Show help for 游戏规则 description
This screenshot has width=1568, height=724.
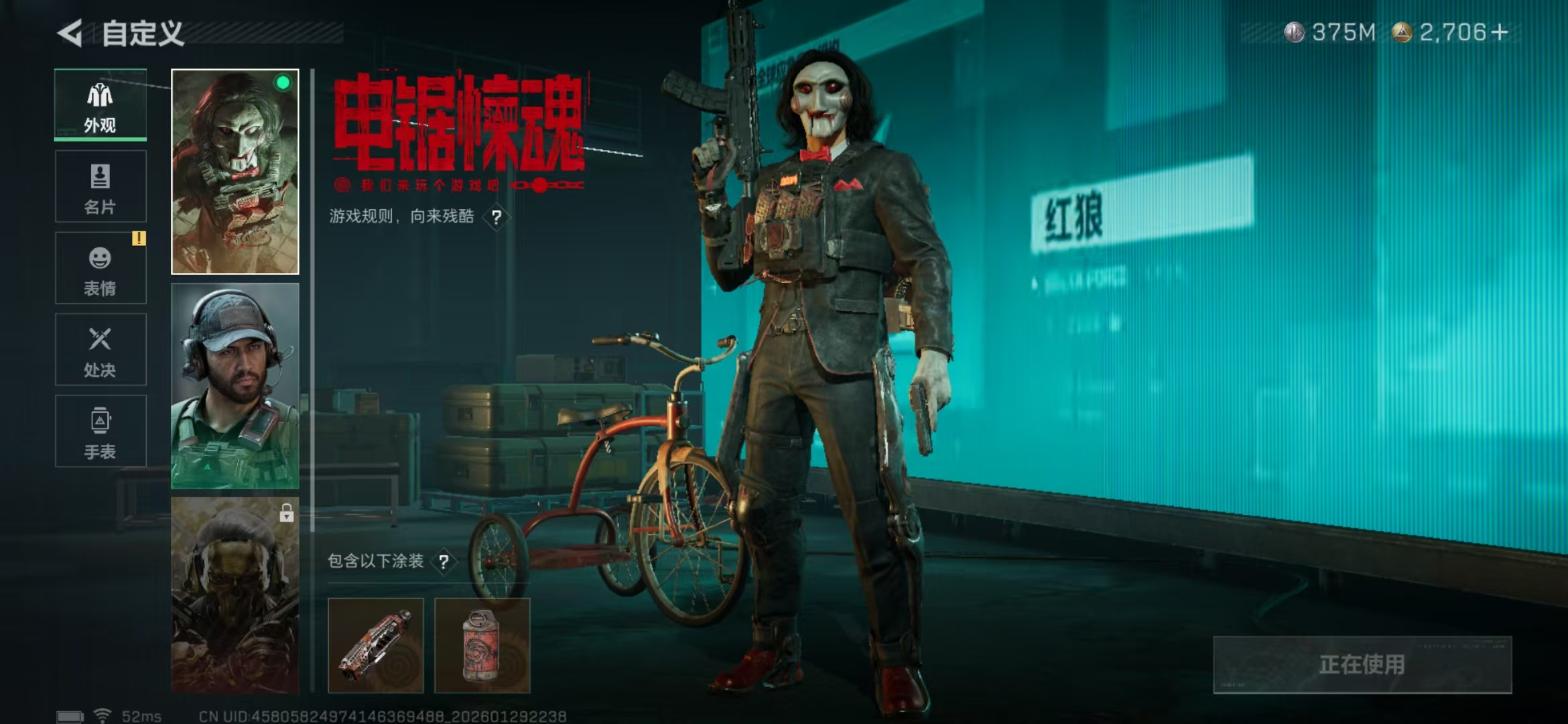[497, 217]
